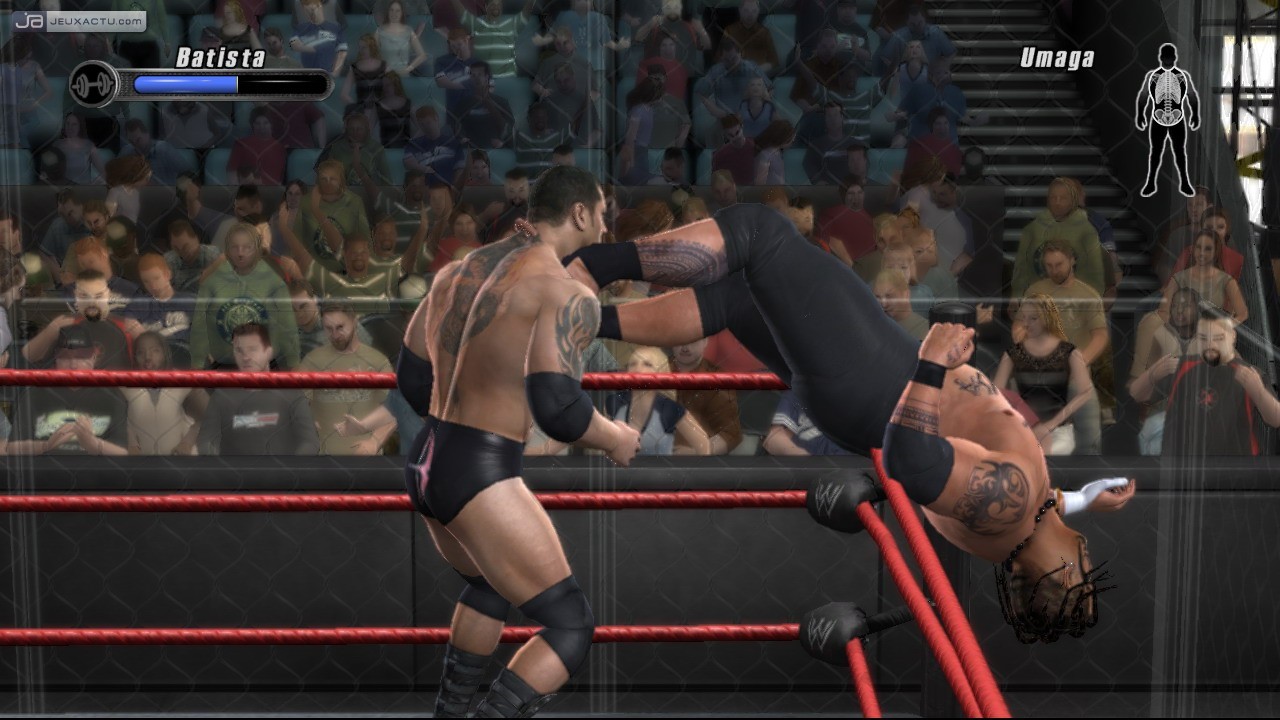The width and height of the screenshot is (1280, 720).
Task: Expand the Batista momentum bar frame
Action: 225,85
